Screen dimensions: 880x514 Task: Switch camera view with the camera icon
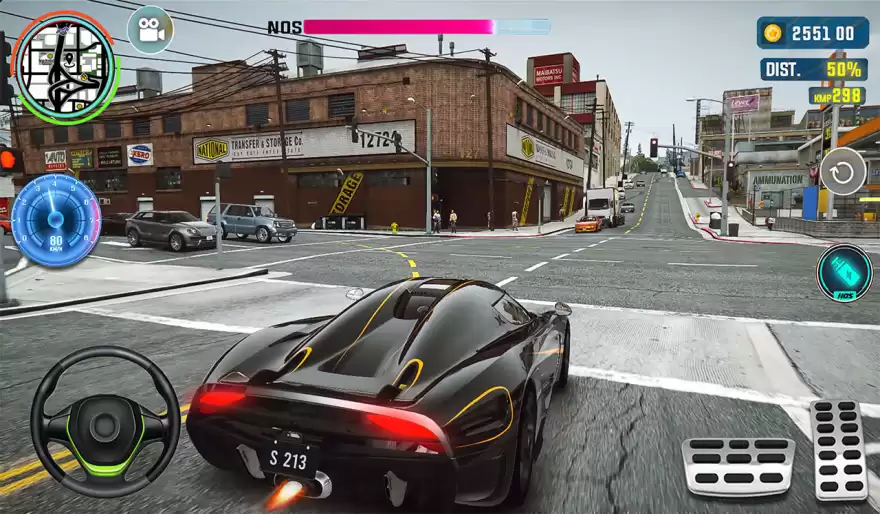tap(150, 30)
